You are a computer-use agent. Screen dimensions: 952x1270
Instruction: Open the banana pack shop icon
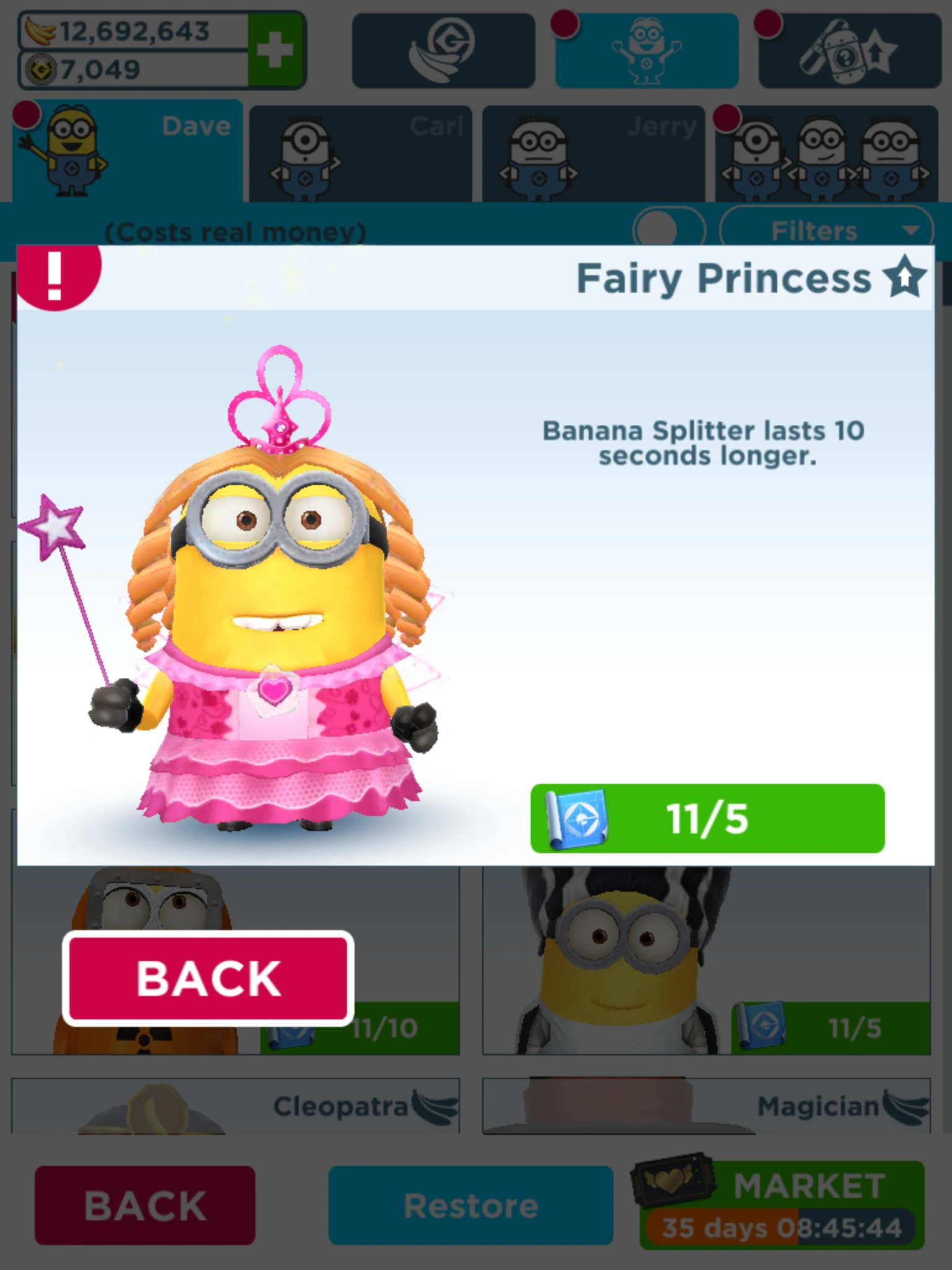(444, 48)
